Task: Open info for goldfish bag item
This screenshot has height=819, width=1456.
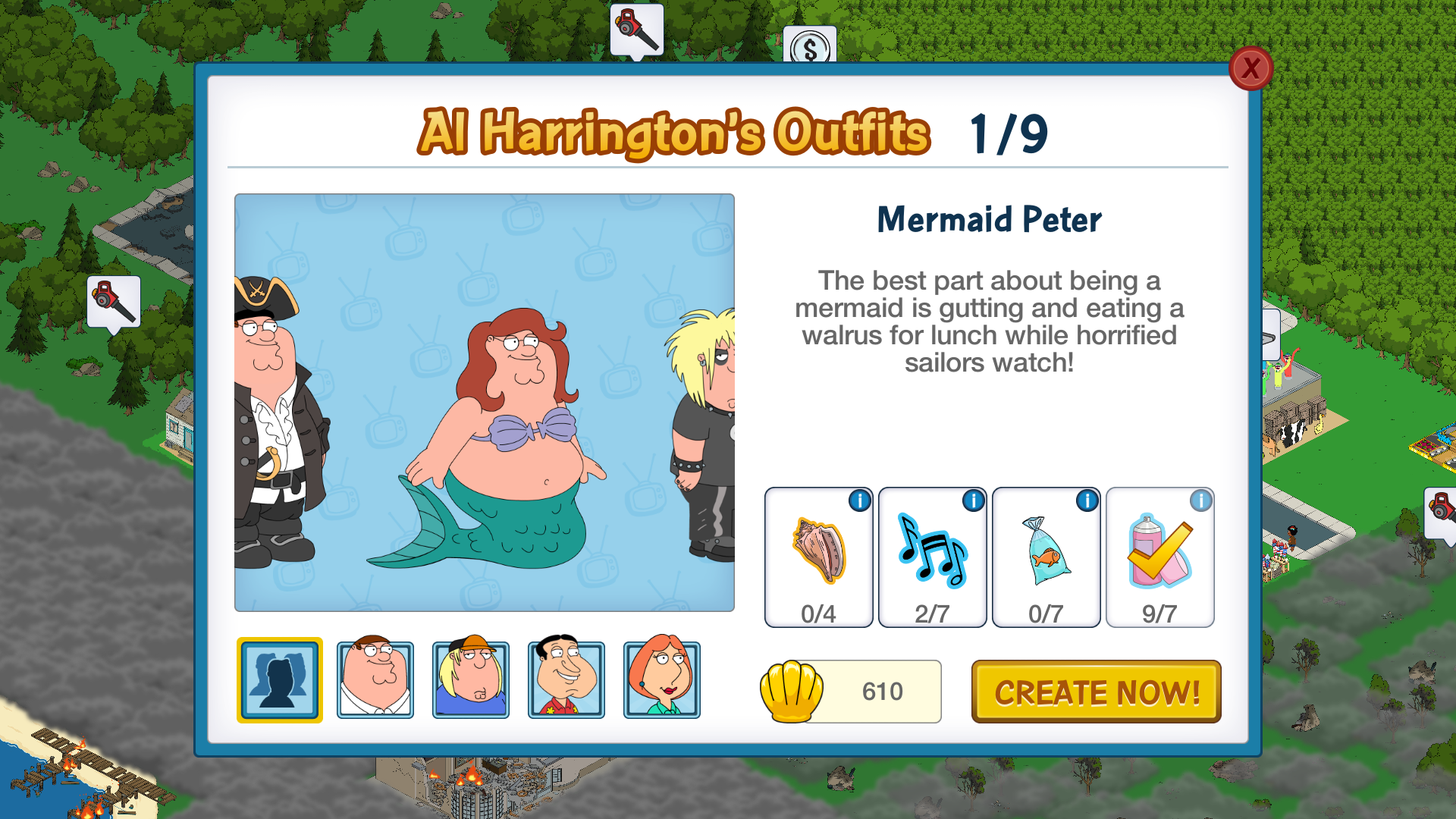Action: click(1087, 501)
